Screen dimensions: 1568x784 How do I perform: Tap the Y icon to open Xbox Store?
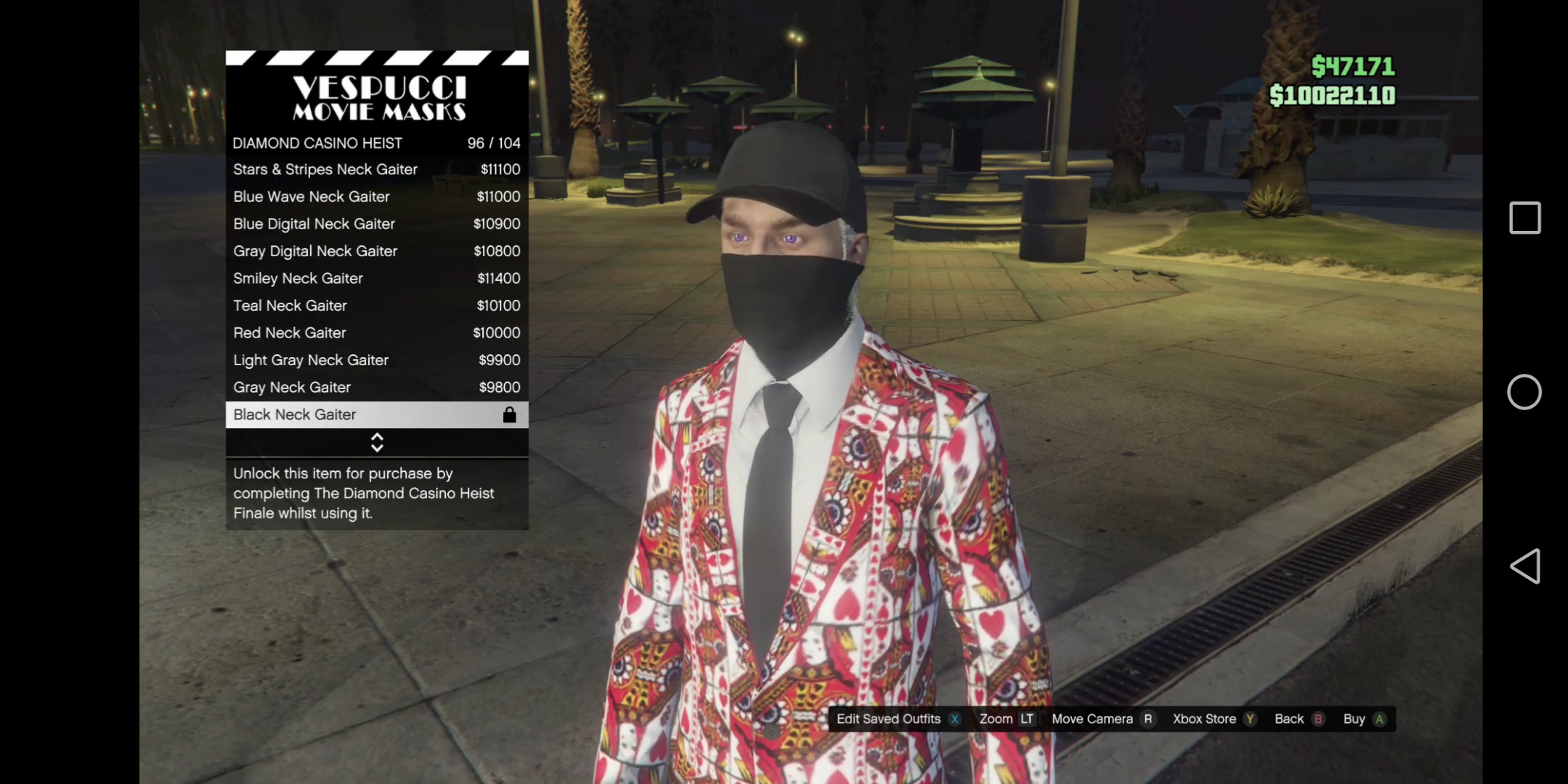(x=1249, y=719)
